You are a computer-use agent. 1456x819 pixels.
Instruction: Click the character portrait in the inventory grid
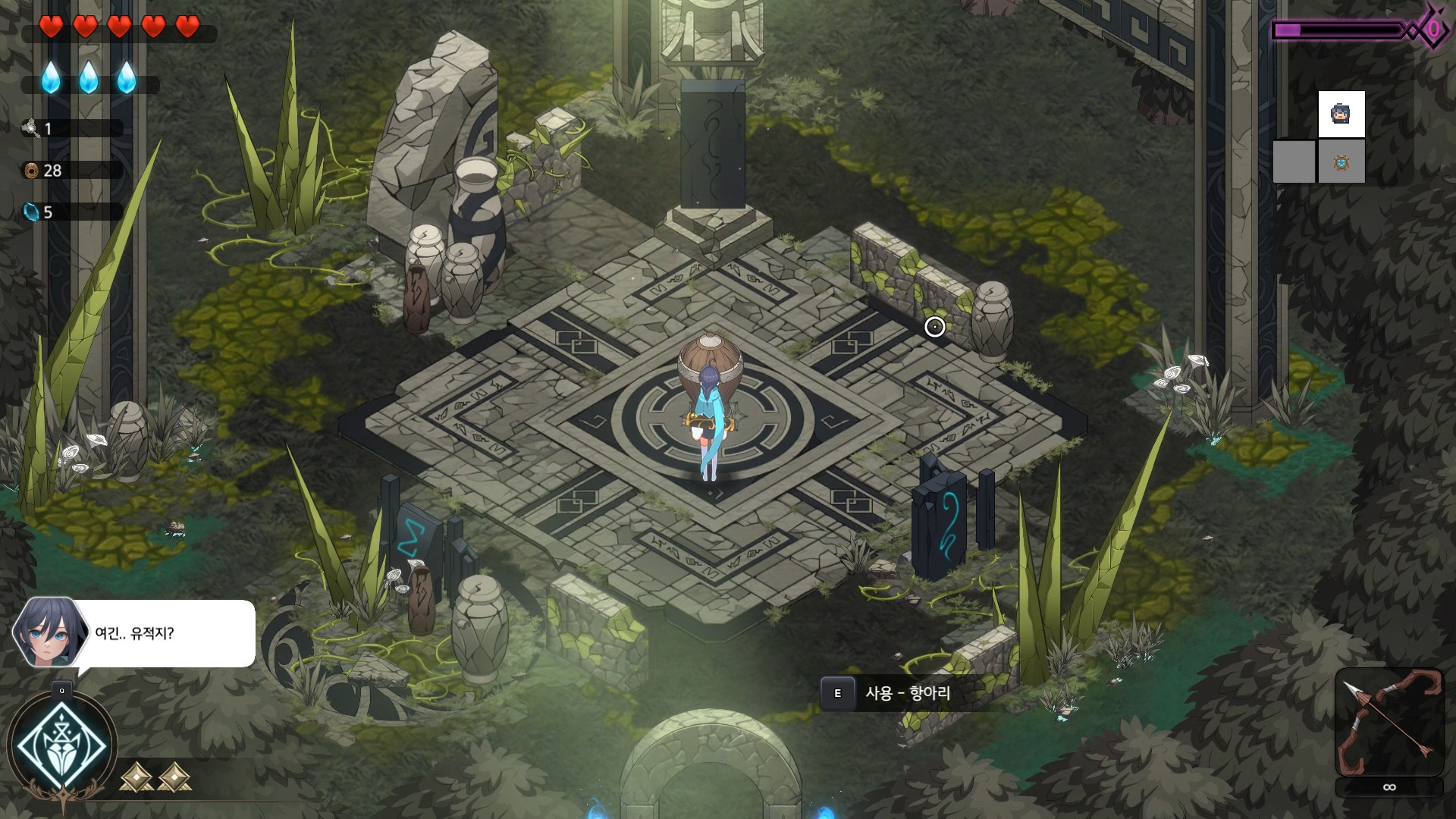point(1340,114)
